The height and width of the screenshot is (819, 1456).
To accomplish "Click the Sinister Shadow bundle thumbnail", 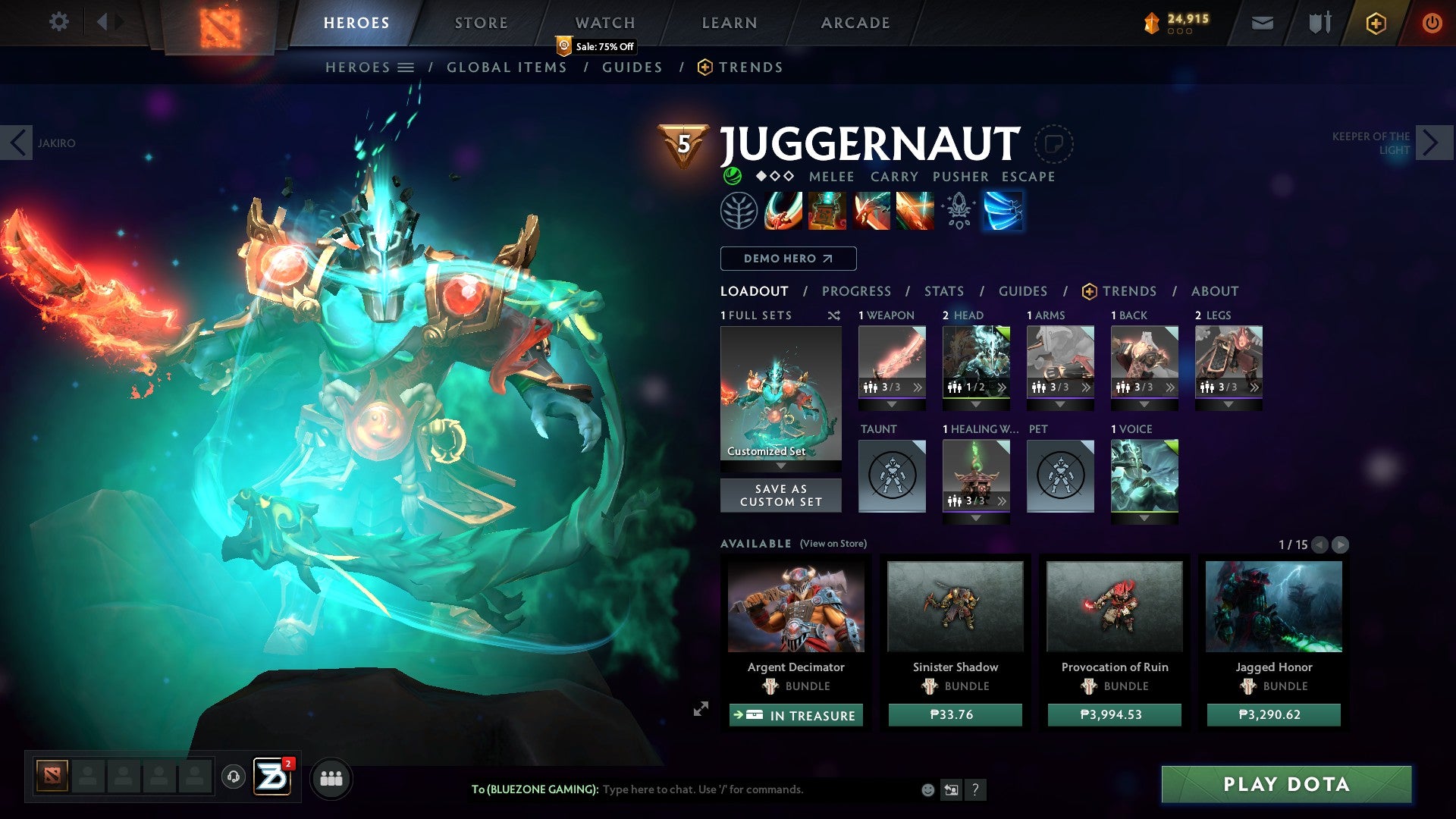I will click(954, 607).
